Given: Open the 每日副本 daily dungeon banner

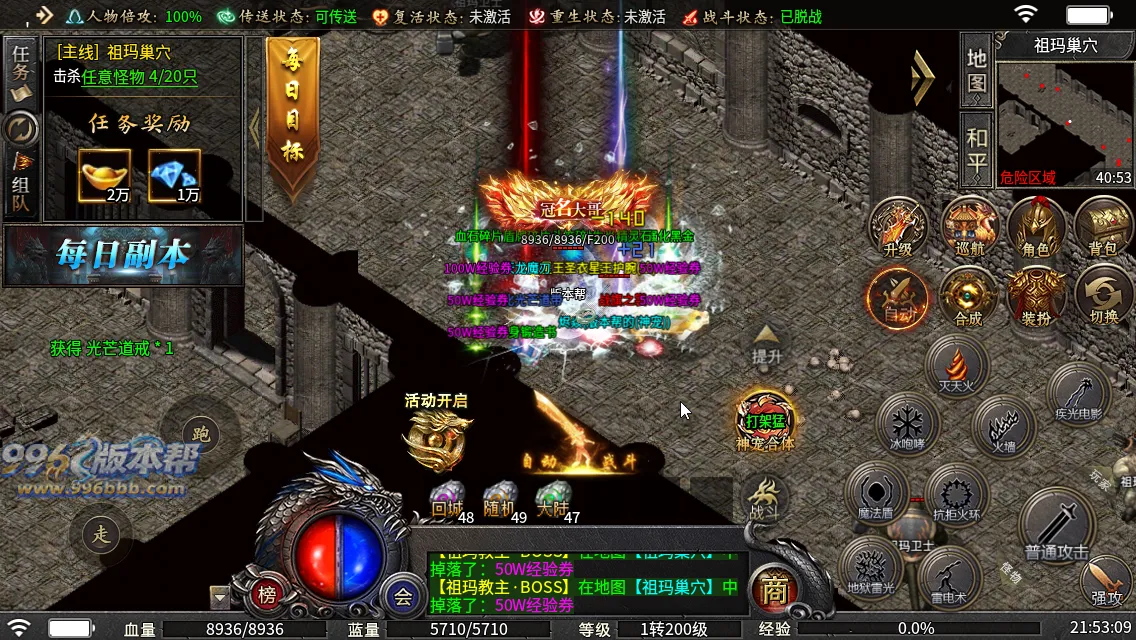Looking at the screenshot, I should point(122,255).
